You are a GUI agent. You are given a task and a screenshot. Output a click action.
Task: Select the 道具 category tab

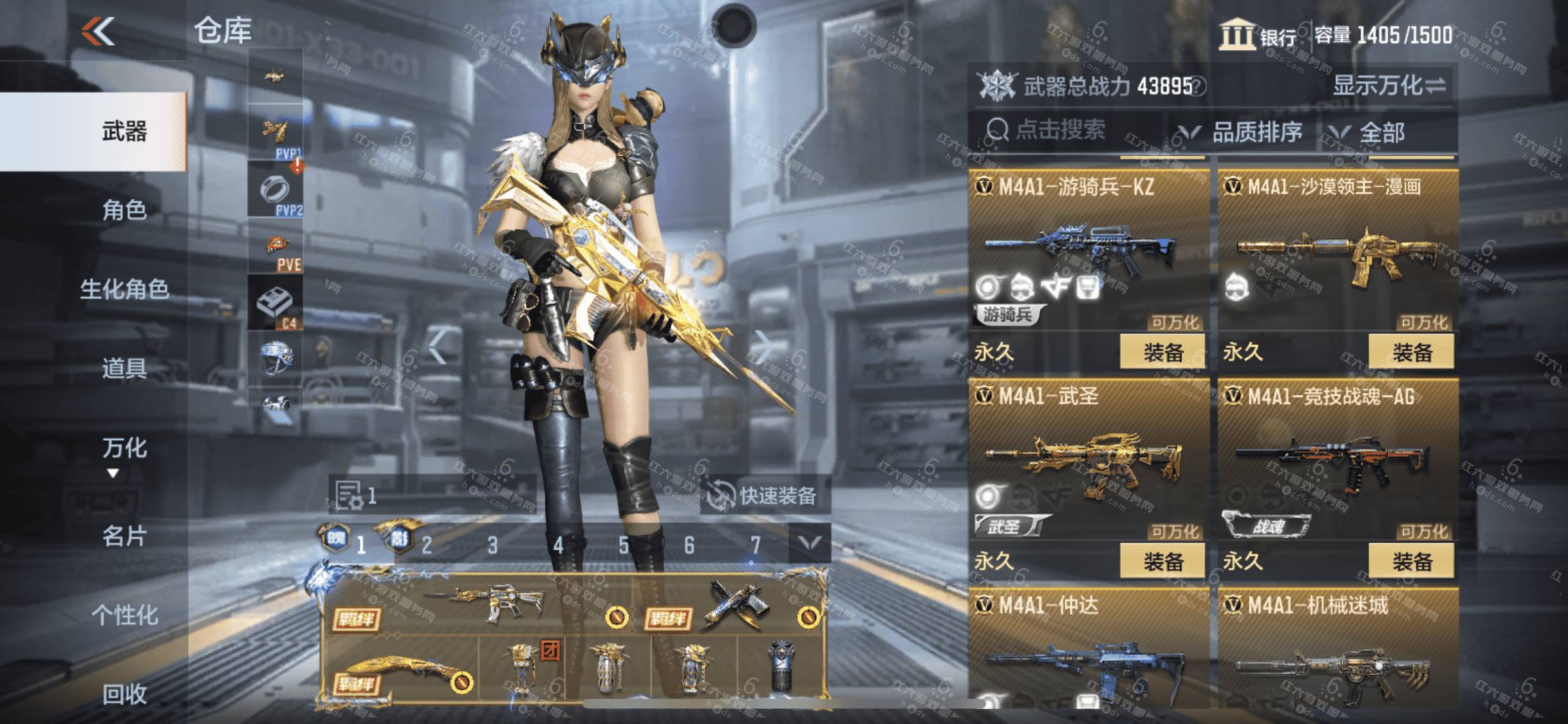(124, 368)
